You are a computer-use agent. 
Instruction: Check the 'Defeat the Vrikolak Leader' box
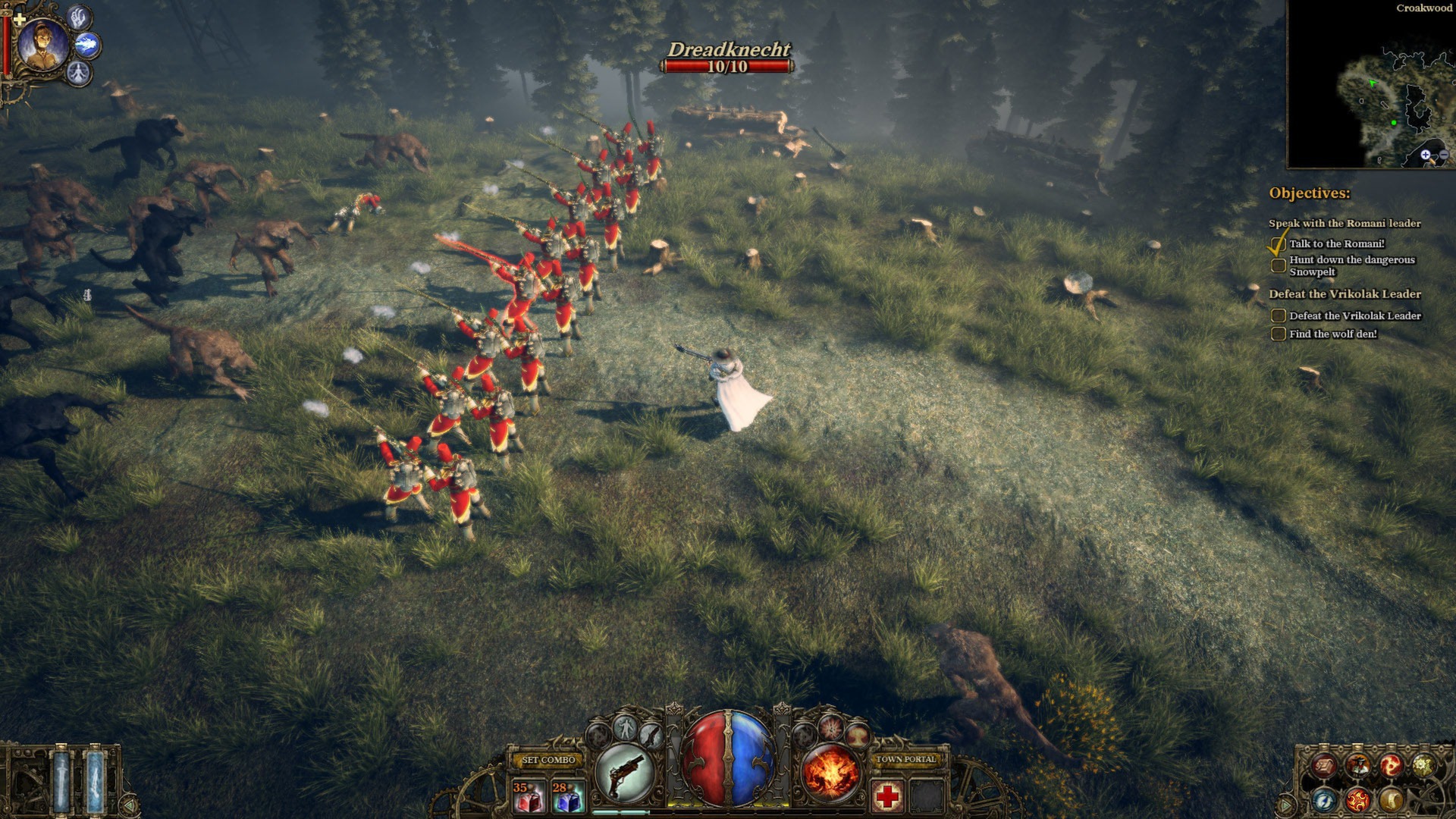(1279, 315)
